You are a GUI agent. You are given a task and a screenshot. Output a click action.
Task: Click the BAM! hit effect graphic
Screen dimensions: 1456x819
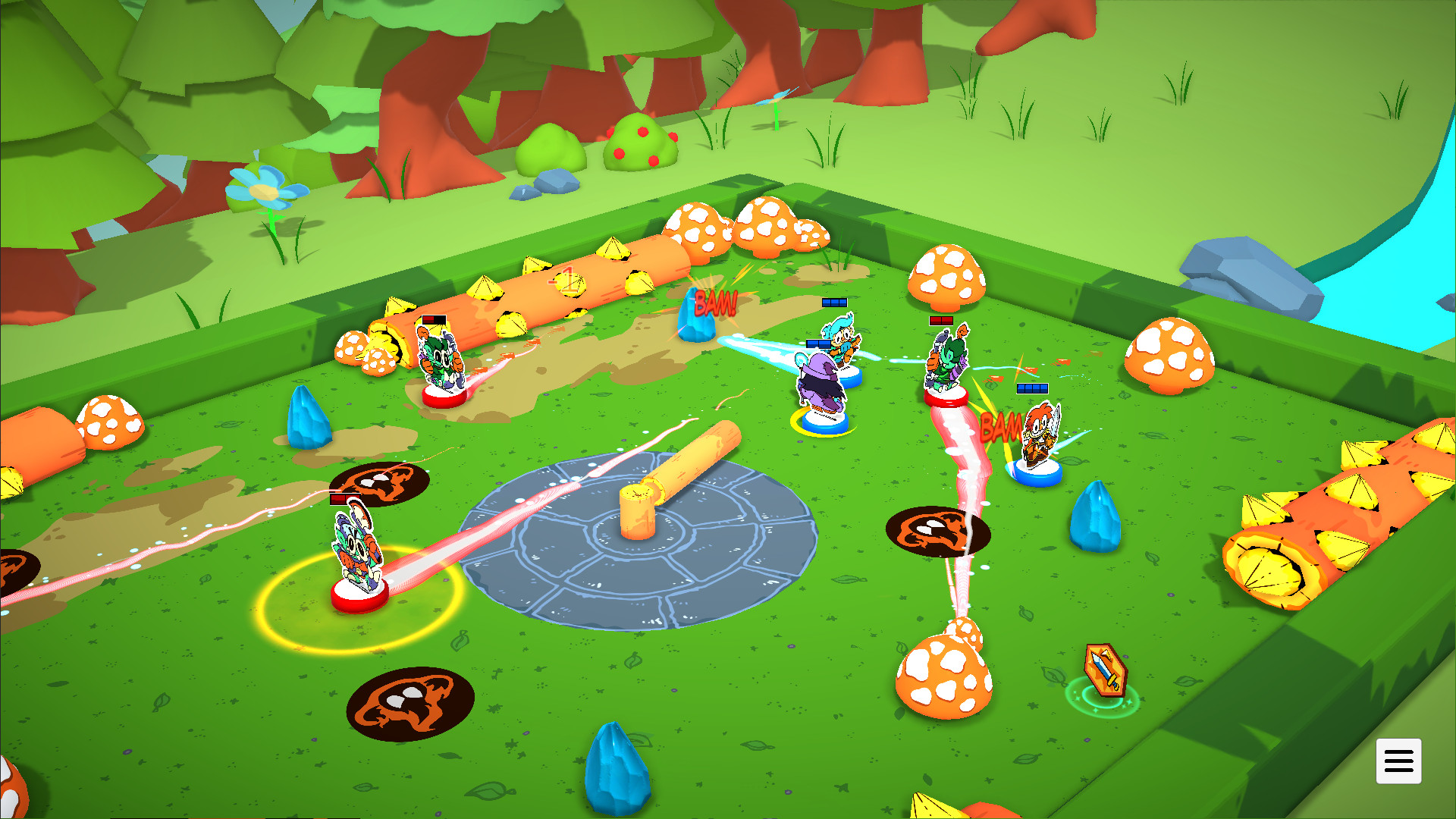pos(714,303)
